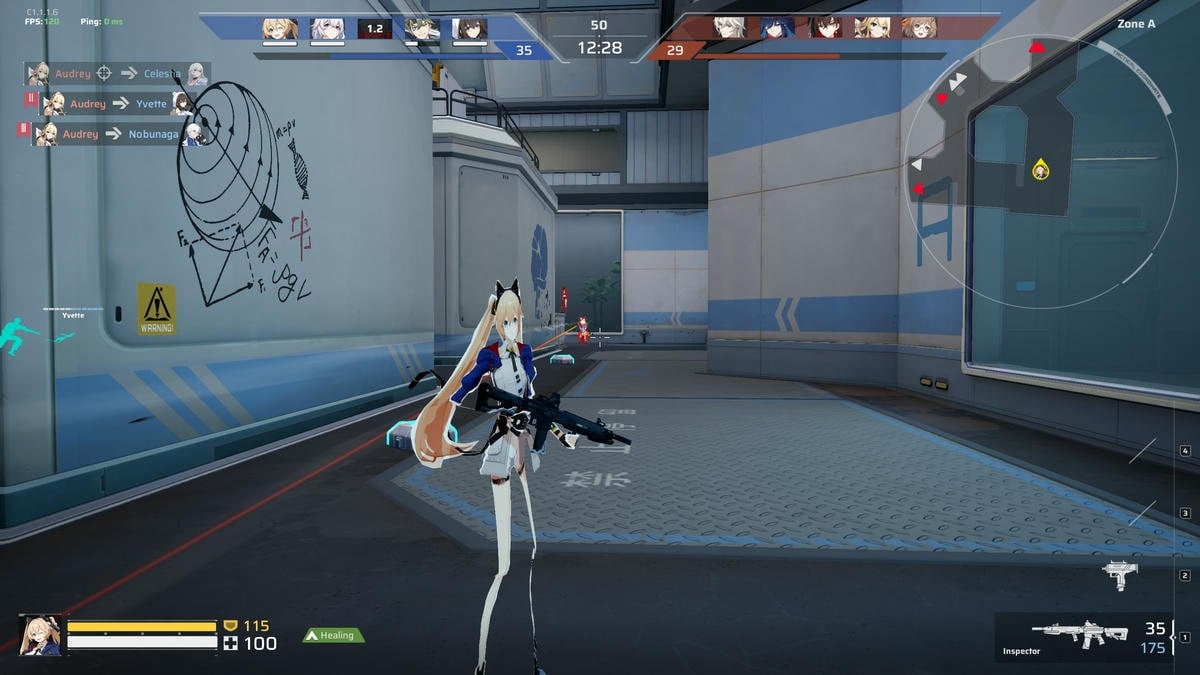This screenshot has height=675, width=1200.
Task: Click the last red team portrait with glasses
Action: pyautogui.click(x=918, y=27)
